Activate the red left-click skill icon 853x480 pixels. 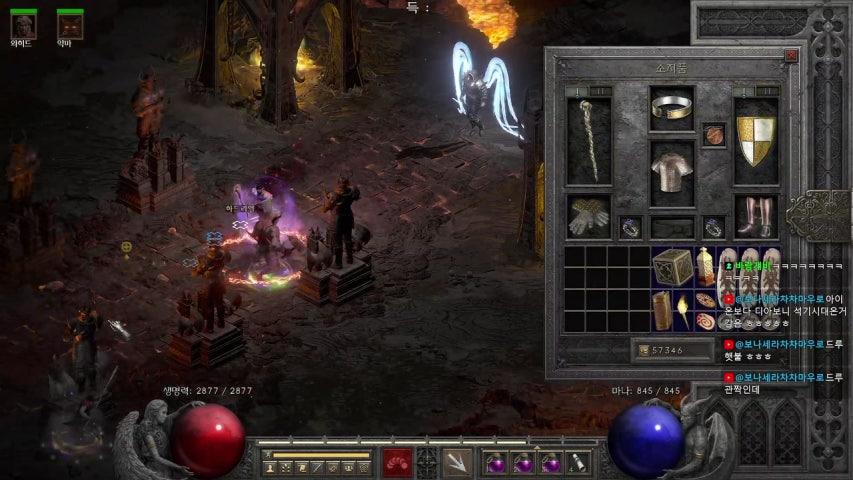coord(398,462)
